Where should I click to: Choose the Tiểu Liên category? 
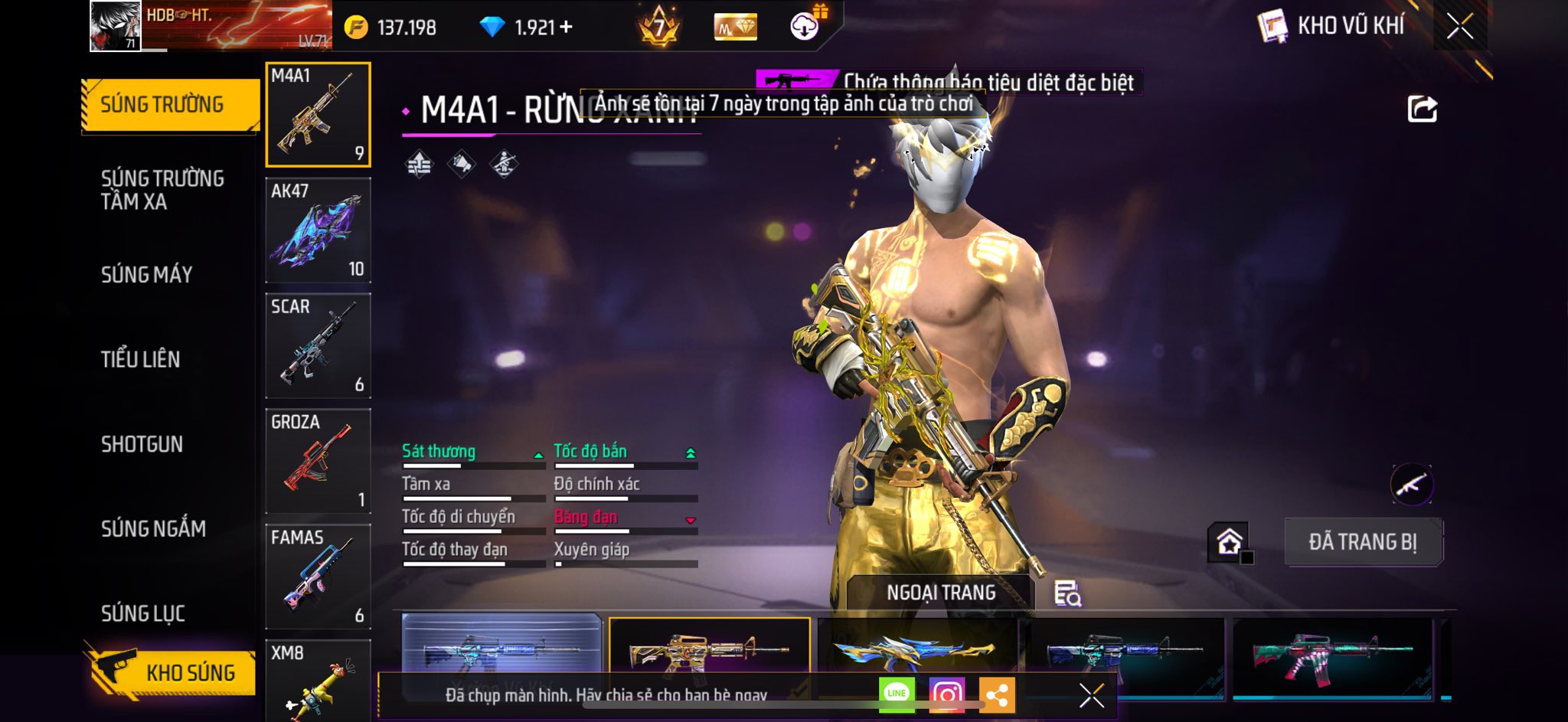click(x=141, y=359)
